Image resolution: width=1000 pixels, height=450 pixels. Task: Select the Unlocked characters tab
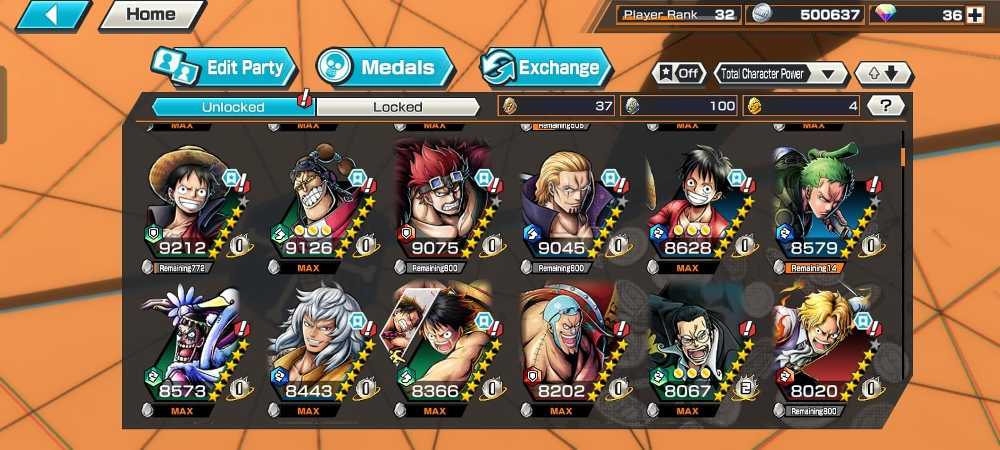(232, 106)
